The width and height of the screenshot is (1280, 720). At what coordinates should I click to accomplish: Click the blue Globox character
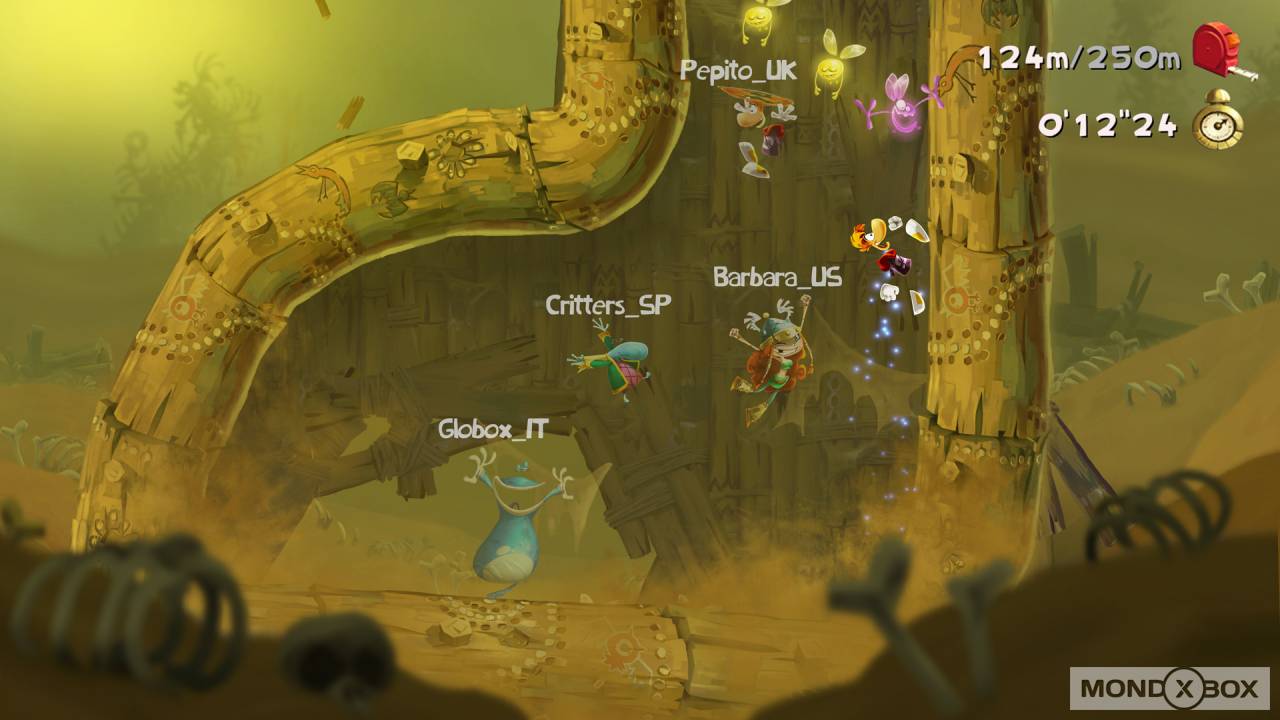(x=505, y=520)
